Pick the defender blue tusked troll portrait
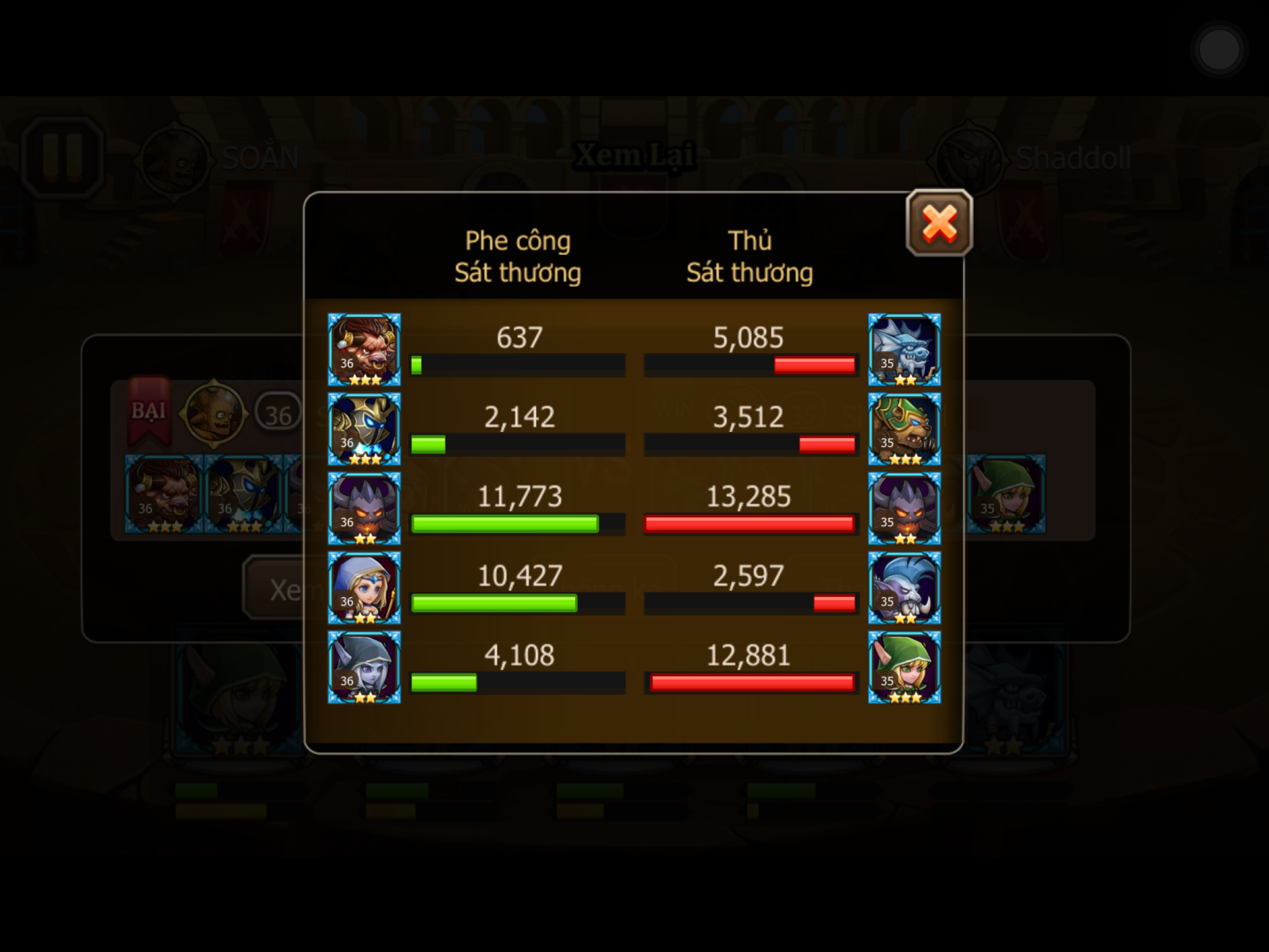 point(904,588)
